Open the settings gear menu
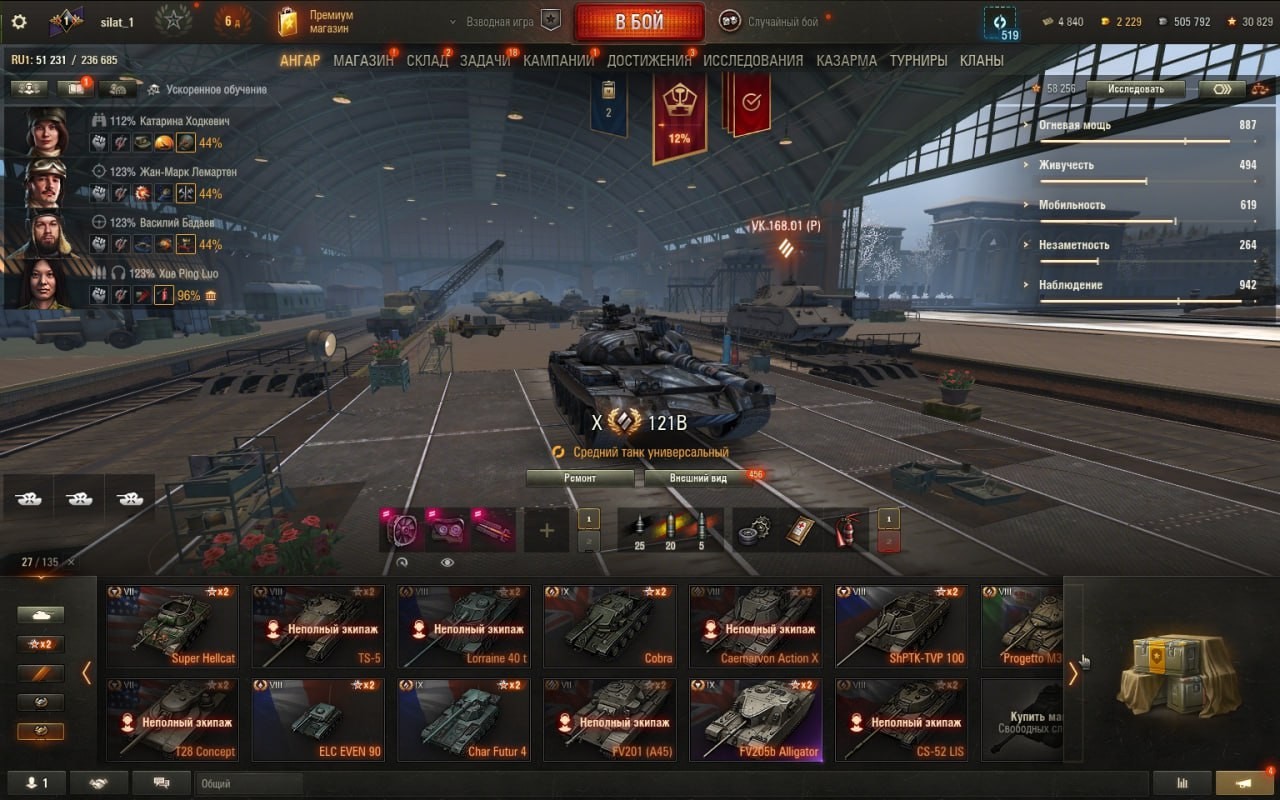This screenshot has height=800, width=1280. pos(19,22)
